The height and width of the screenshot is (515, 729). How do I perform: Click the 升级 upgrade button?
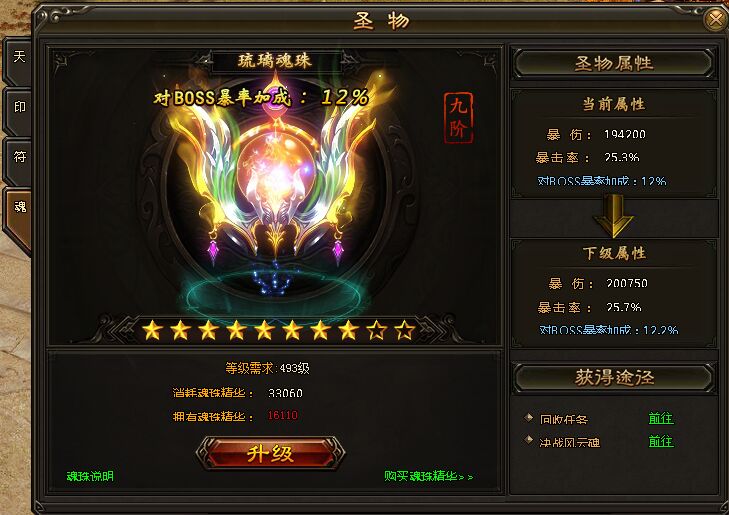269,453
